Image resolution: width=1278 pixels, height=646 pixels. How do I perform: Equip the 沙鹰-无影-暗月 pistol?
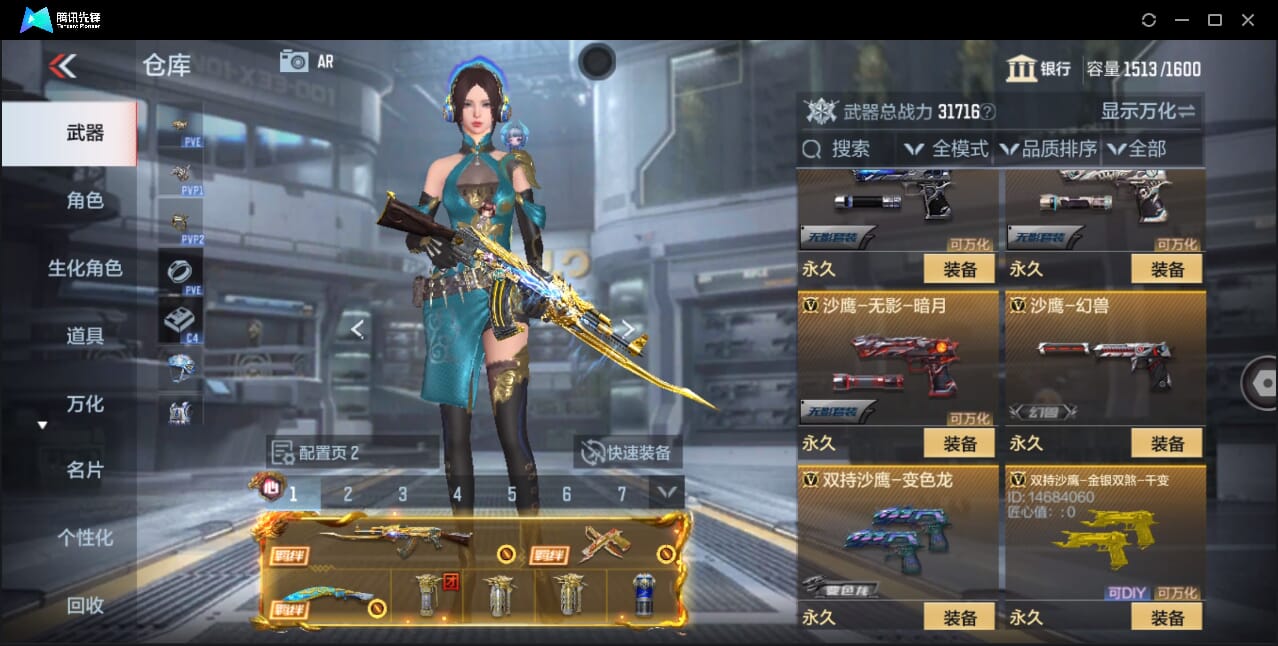[959, 443]
